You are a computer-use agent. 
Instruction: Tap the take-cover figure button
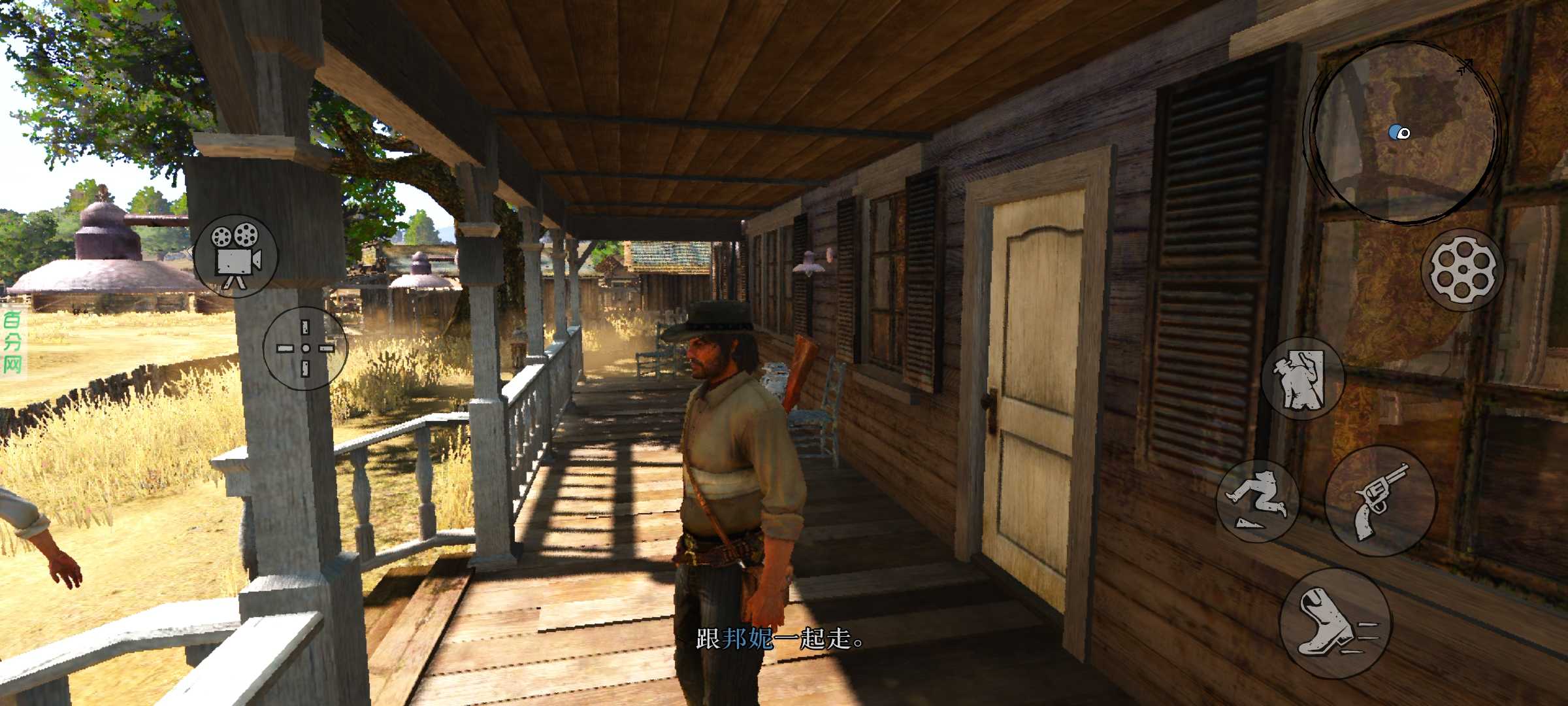[x=1302, y=378]
